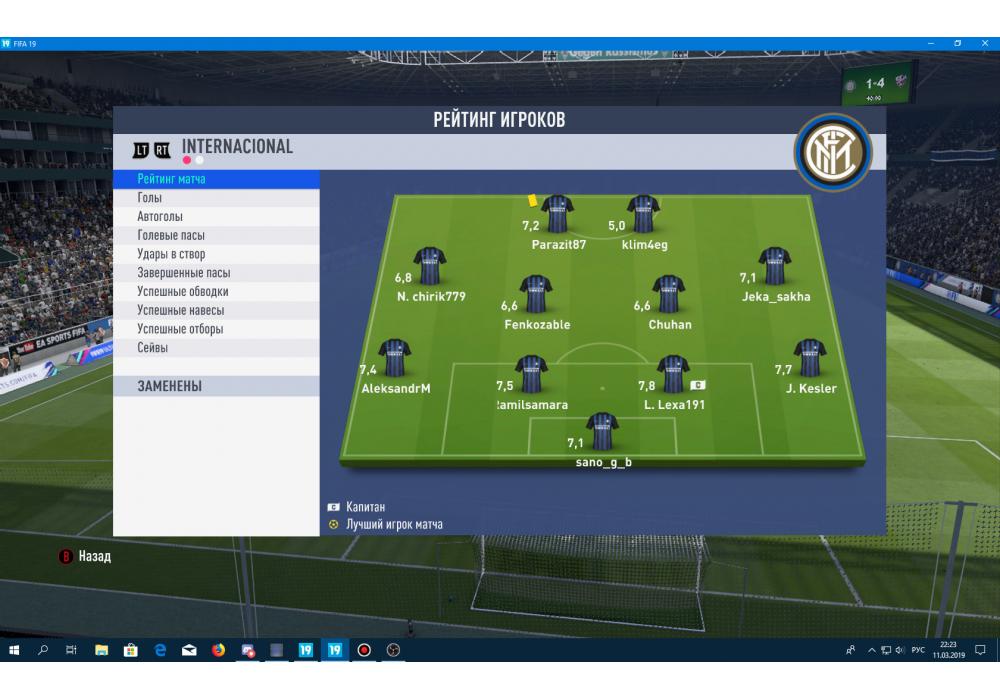The width and height of the screenshot is (1000, 700).
Task: Pick goalkeeper sano_g_b on the formation
Action: point(602,432)
